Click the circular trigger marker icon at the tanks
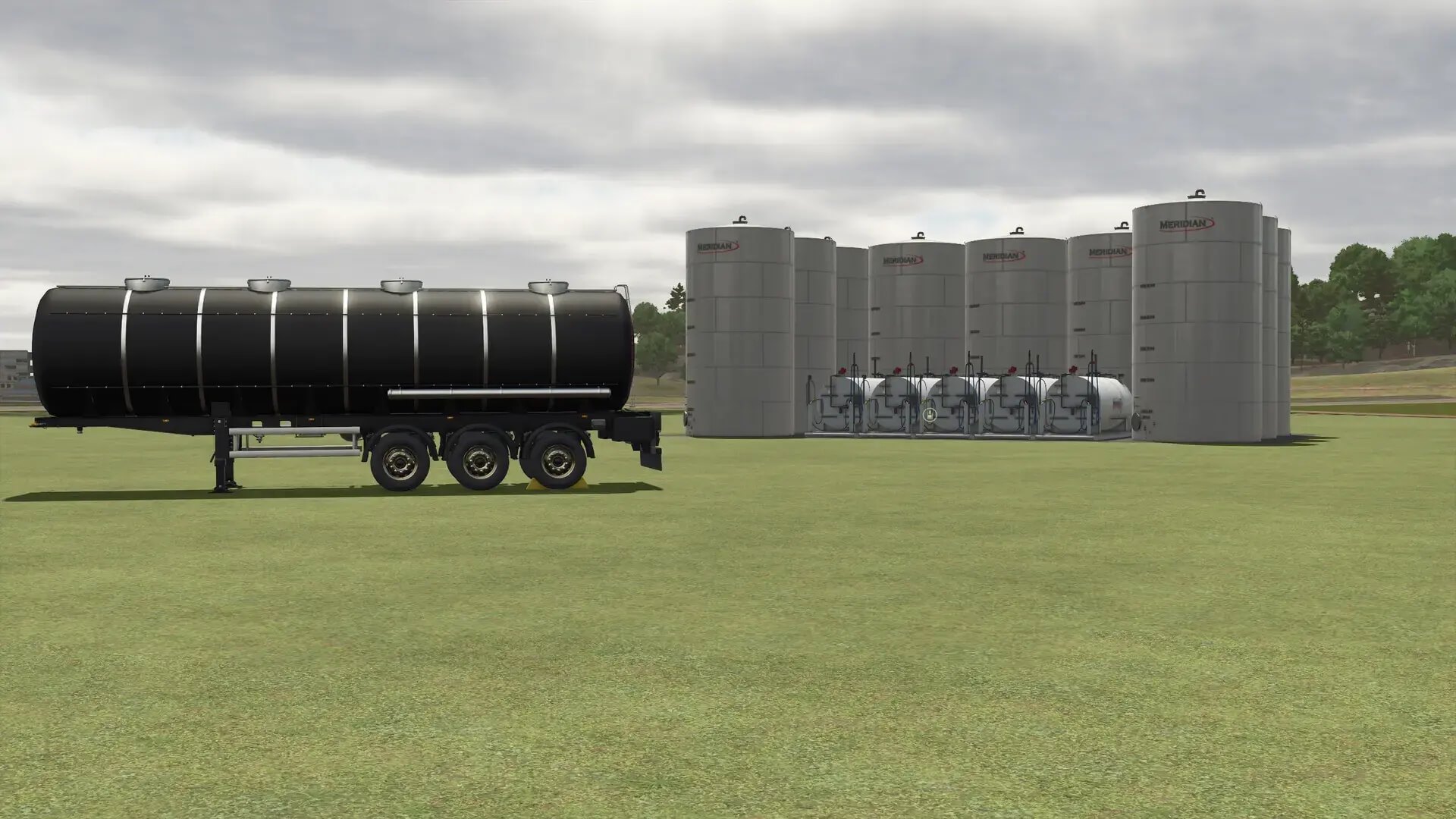This screenshot has height=819, width=1456. tap(930, 415)
